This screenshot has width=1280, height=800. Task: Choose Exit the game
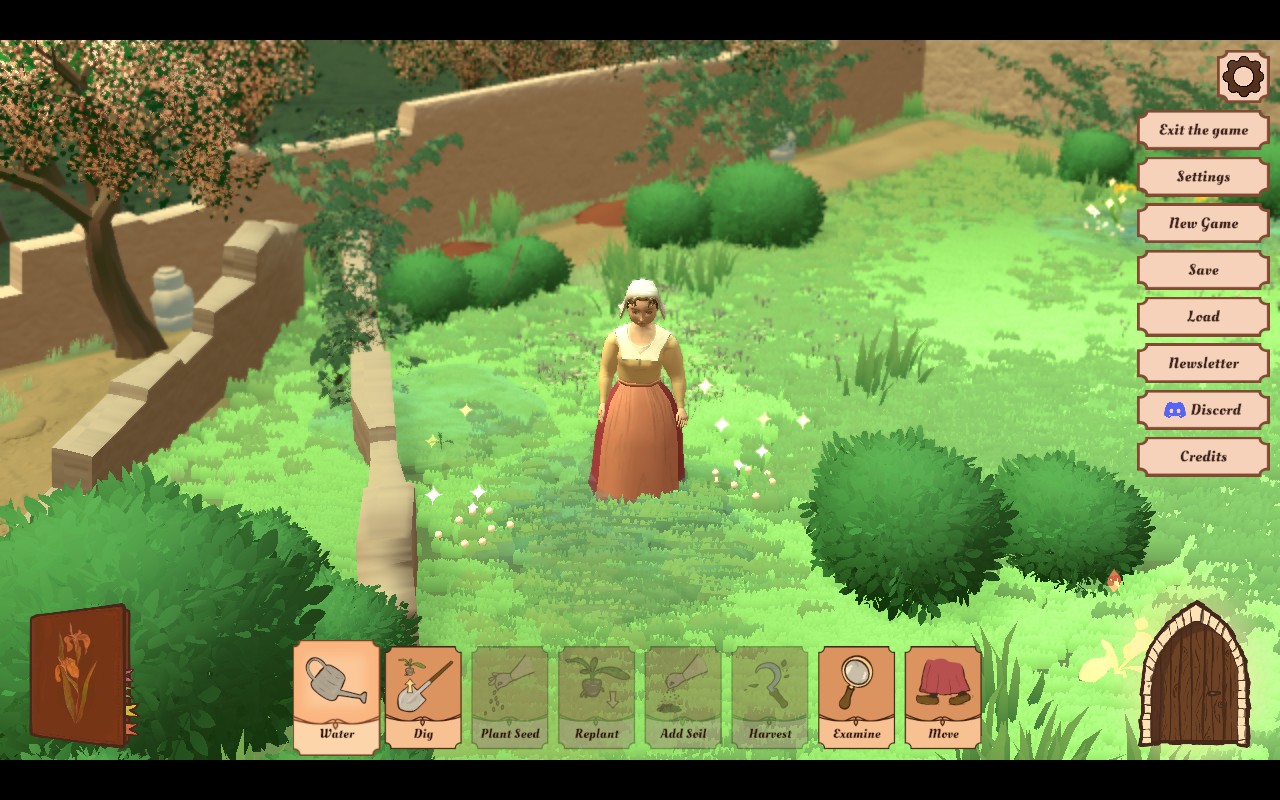tap(1203, 130)
